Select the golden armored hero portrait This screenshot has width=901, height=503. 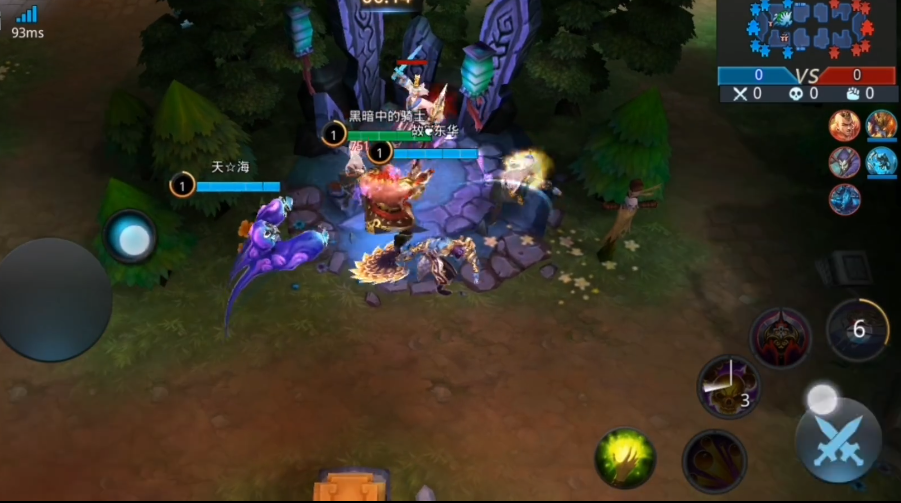(x=881, y=125)
